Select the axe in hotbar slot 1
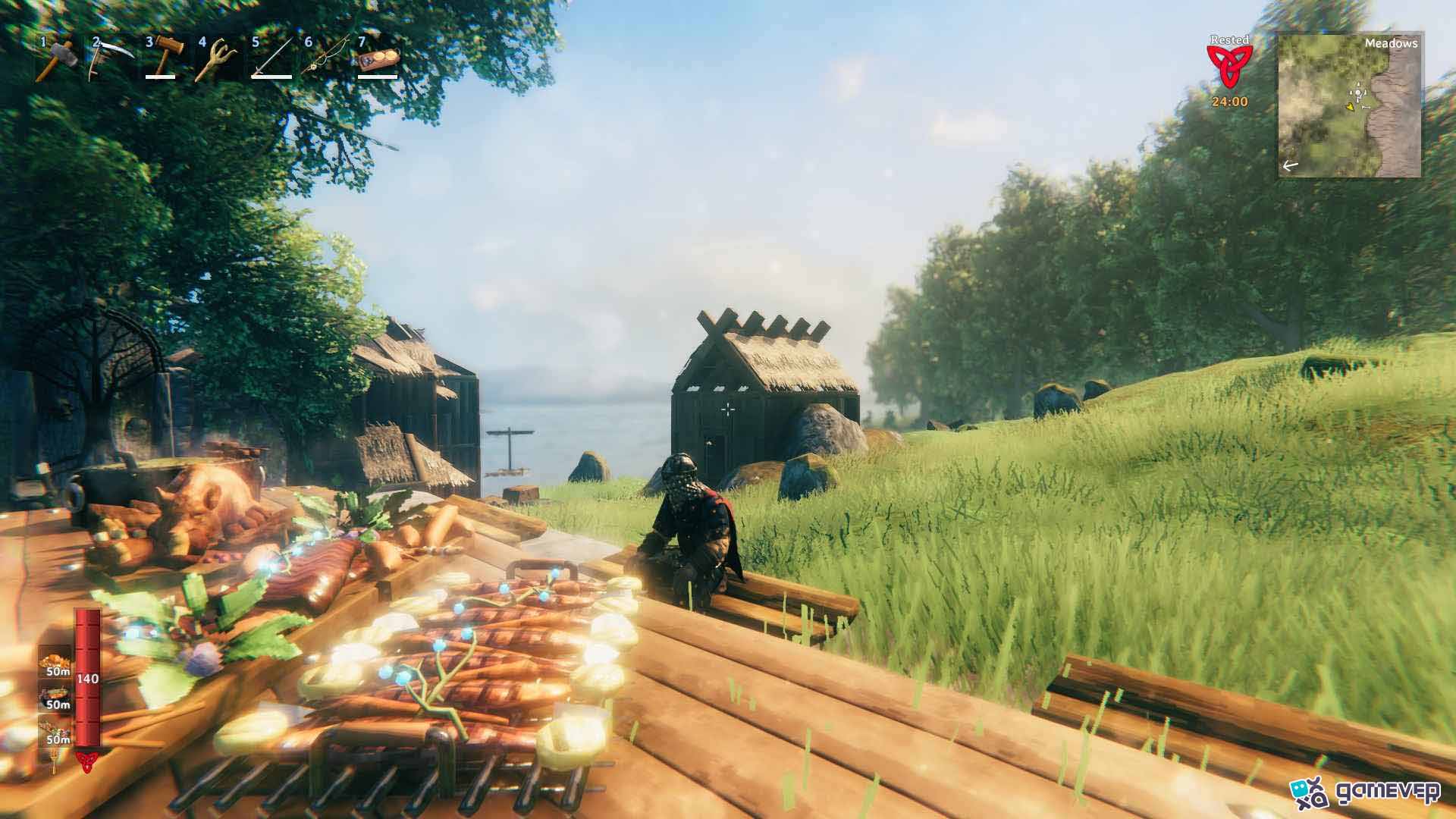This screenshot has width=1456, height=819. (x=57, y=61)
